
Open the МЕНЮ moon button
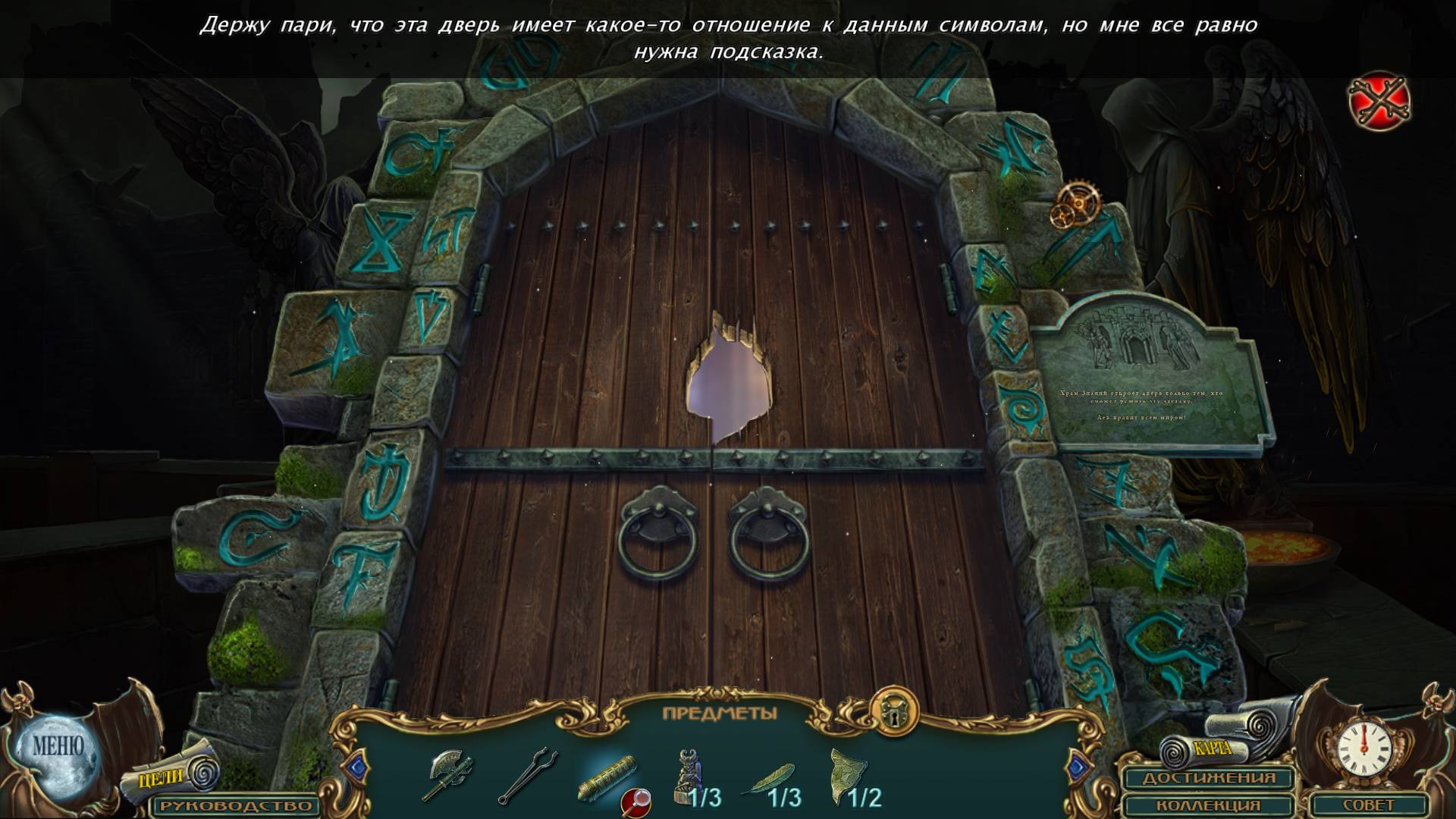57,747
